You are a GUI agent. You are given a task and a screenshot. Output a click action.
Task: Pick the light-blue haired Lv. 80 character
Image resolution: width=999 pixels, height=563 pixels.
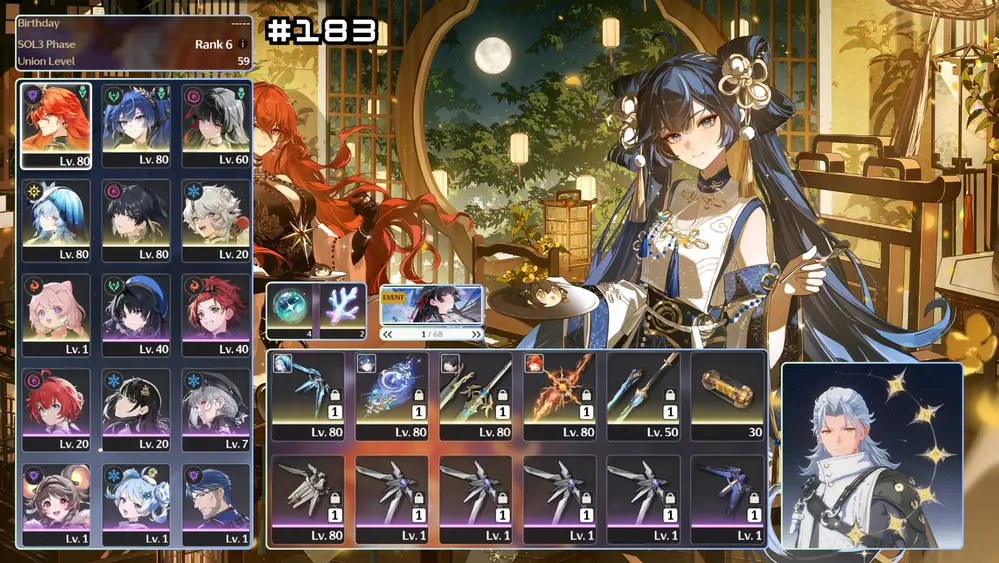[56, 220]
